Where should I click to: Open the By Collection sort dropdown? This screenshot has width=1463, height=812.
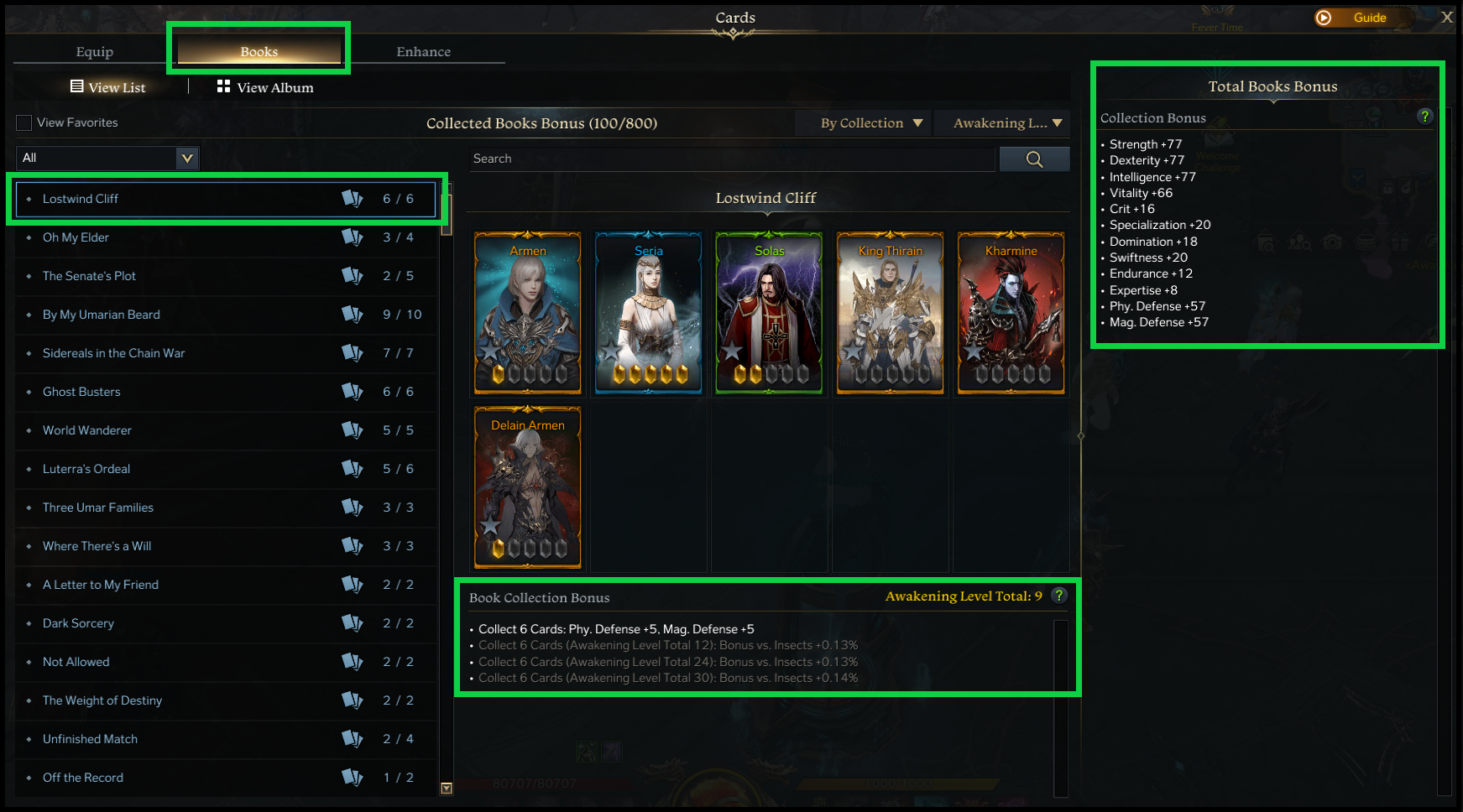click(x=862, y=122)
